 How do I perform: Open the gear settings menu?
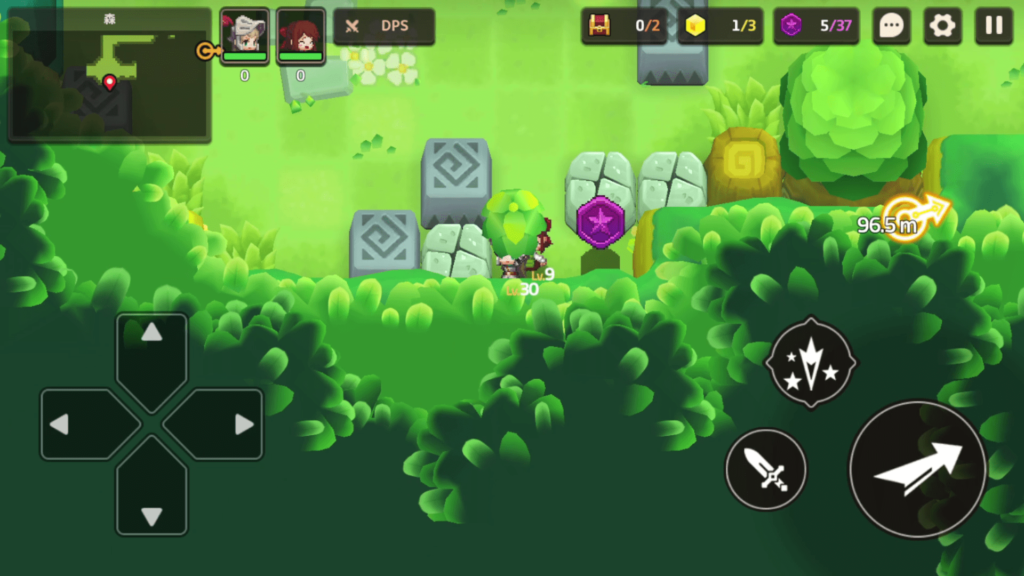click(x=941, y=26)
